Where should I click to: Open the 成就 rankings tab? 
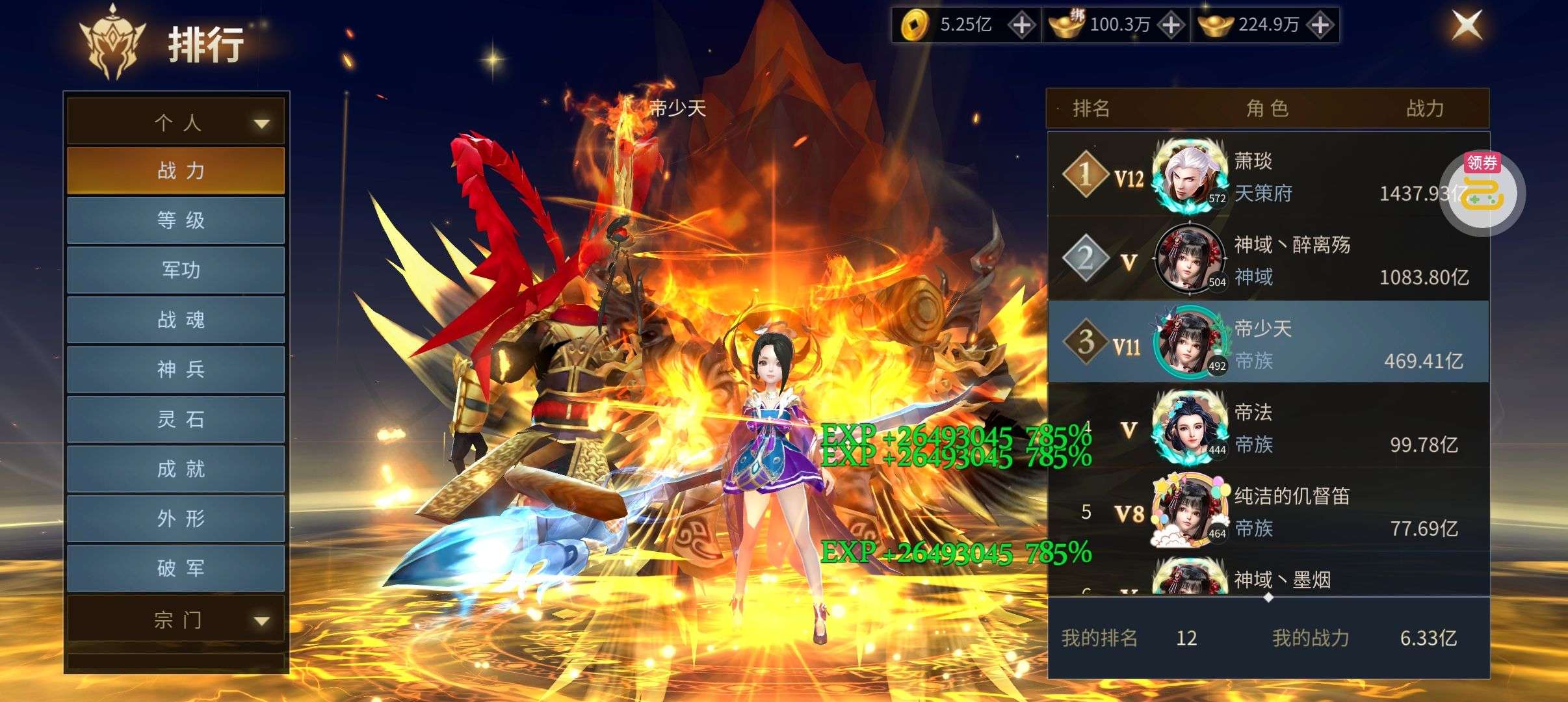(x=176, y=469)
